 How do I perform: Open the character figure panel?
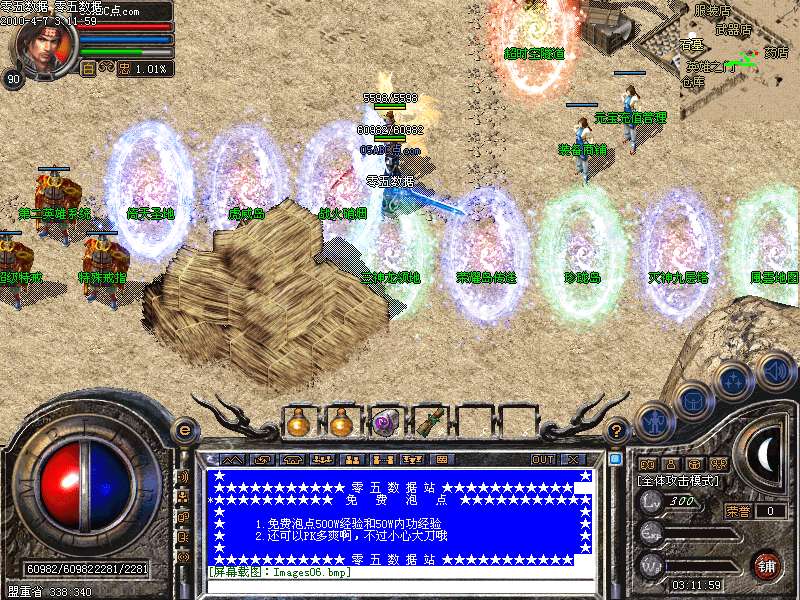(x=654, y=420)
